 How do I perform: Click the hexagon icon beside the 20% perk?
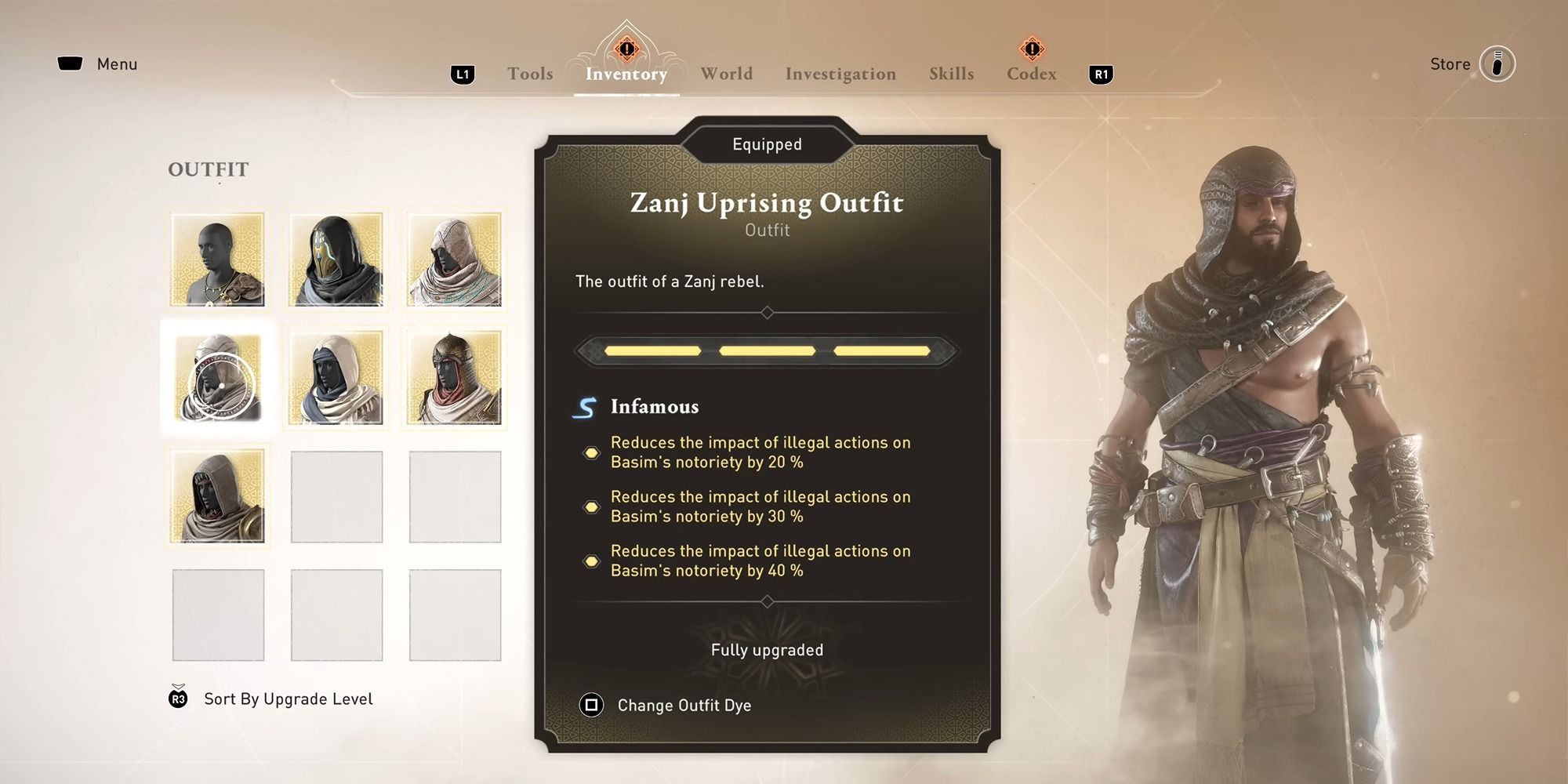coord(592,452)
